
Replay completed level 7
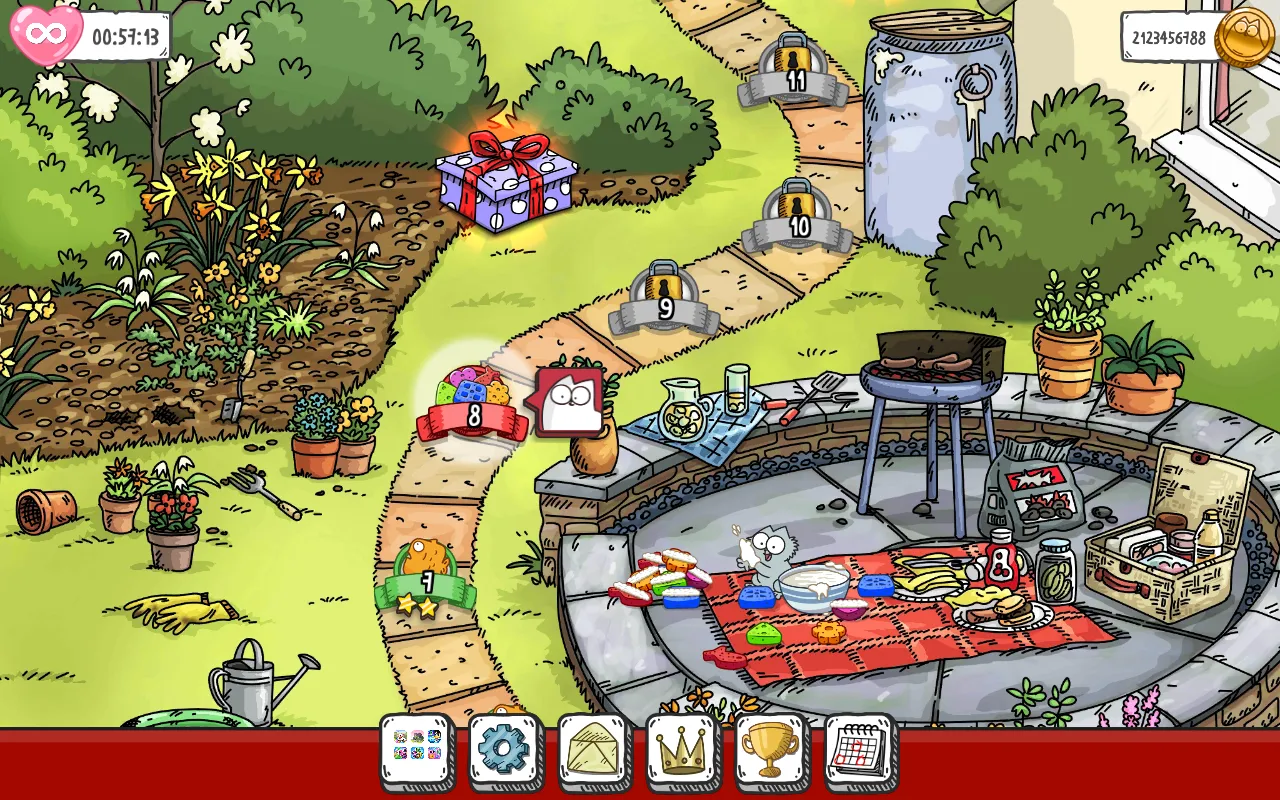(426, 577)
